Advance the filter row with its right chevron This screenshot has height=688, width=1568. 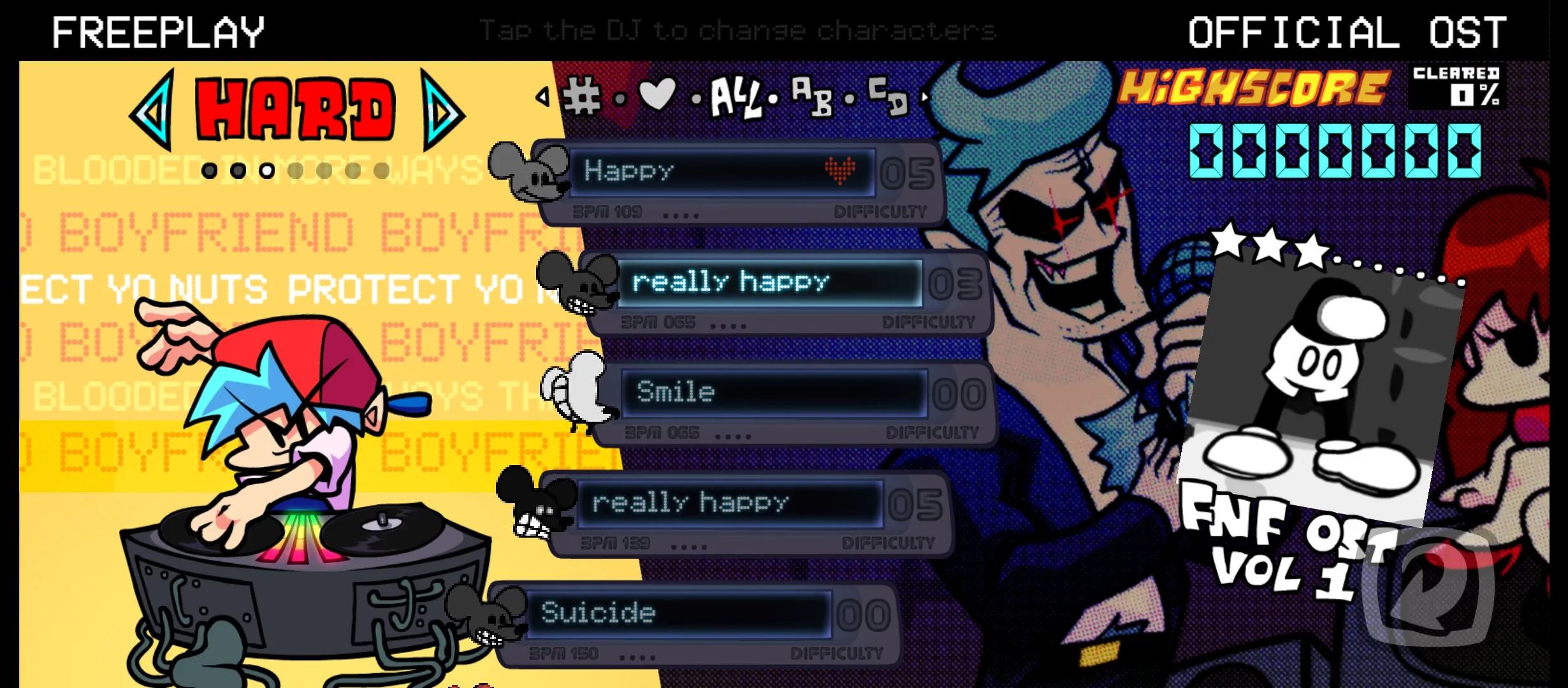pyautogui.click(x=923, y=97)
